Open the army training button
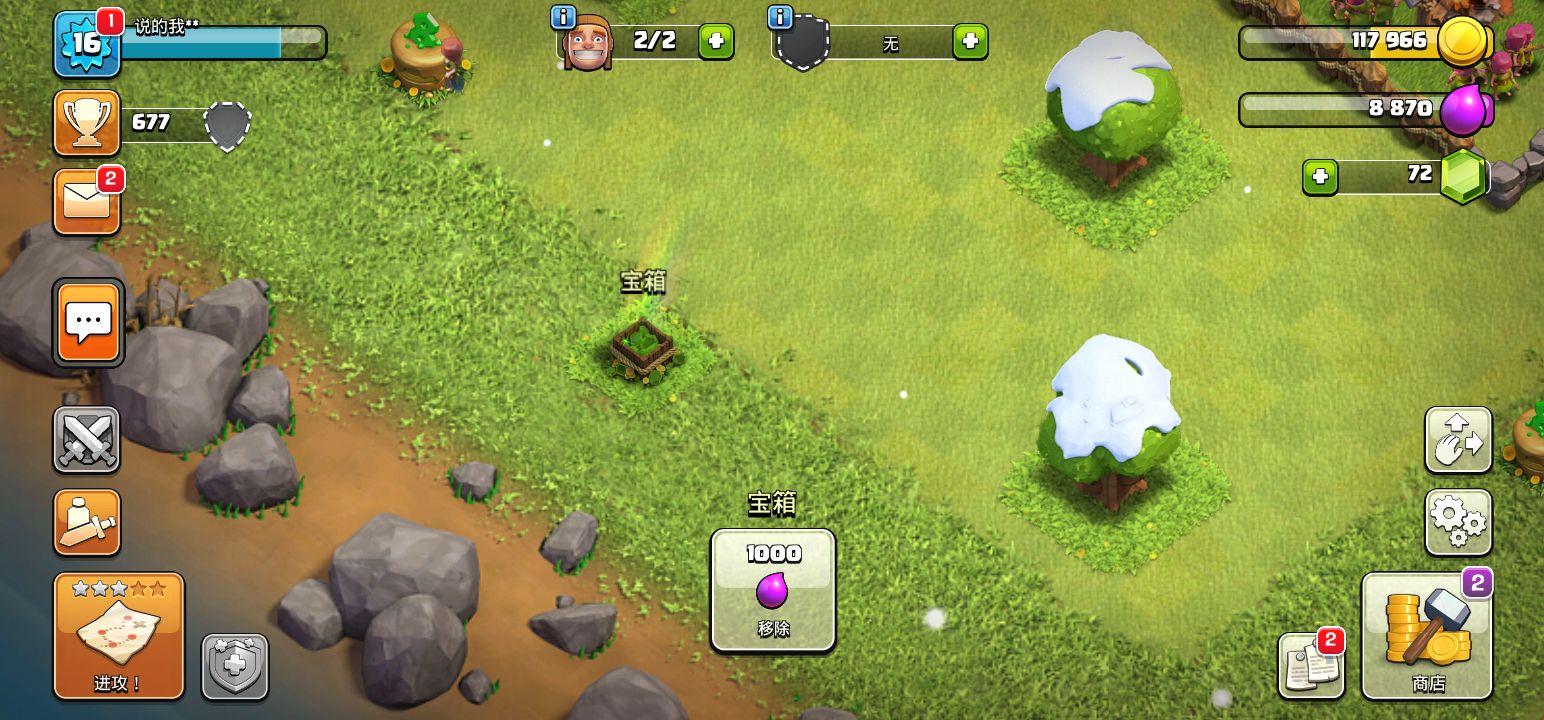The image size is (1544, 720). [x=87, y=522]
